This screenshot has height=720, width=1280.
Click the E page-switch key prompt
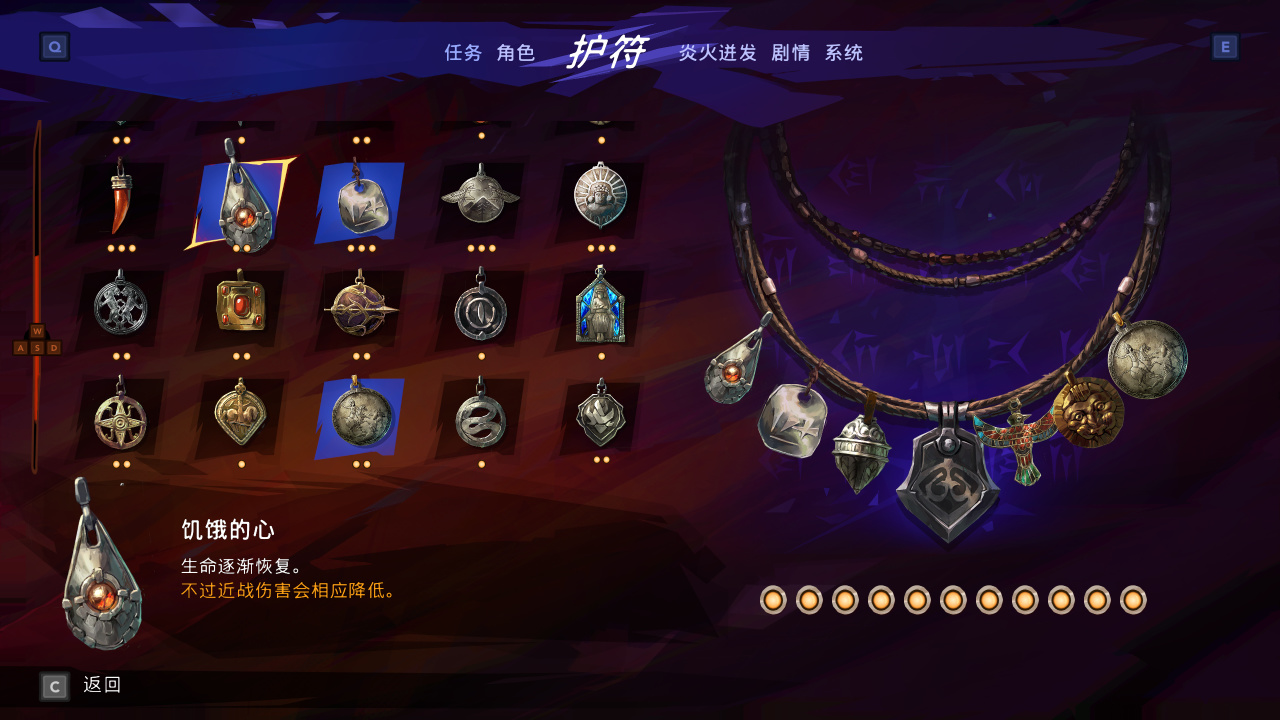click(1227, 46)
